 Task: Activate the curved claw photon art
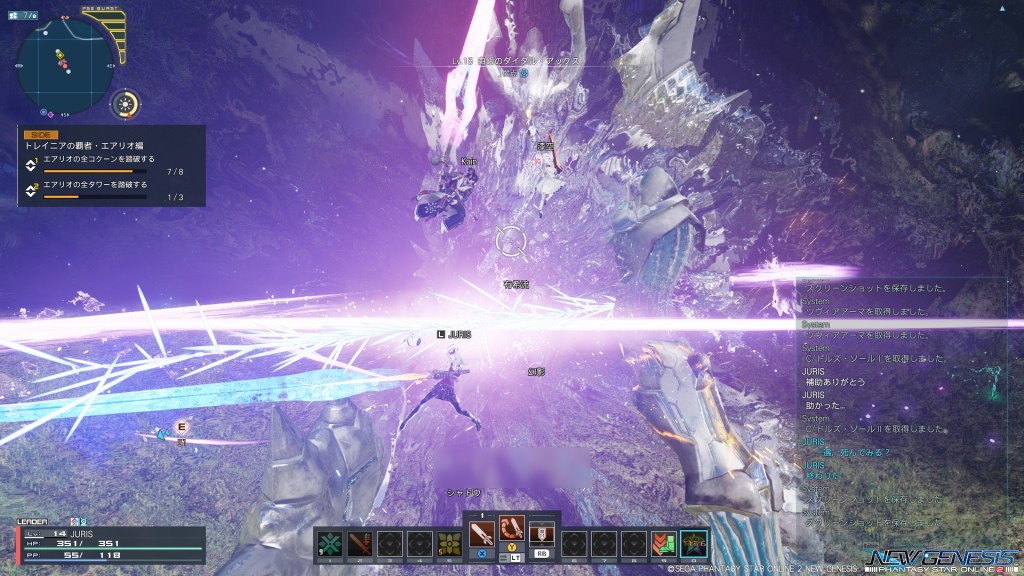click(x=512, y=528)
